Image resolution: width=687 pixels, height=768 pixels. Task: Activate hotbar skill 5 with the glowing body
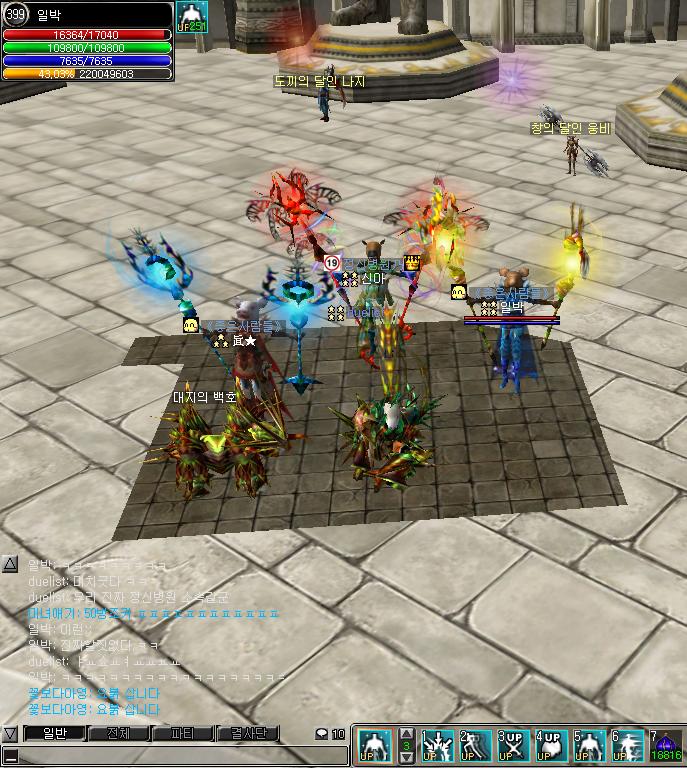pyautogui.click(x=589, y=746)
